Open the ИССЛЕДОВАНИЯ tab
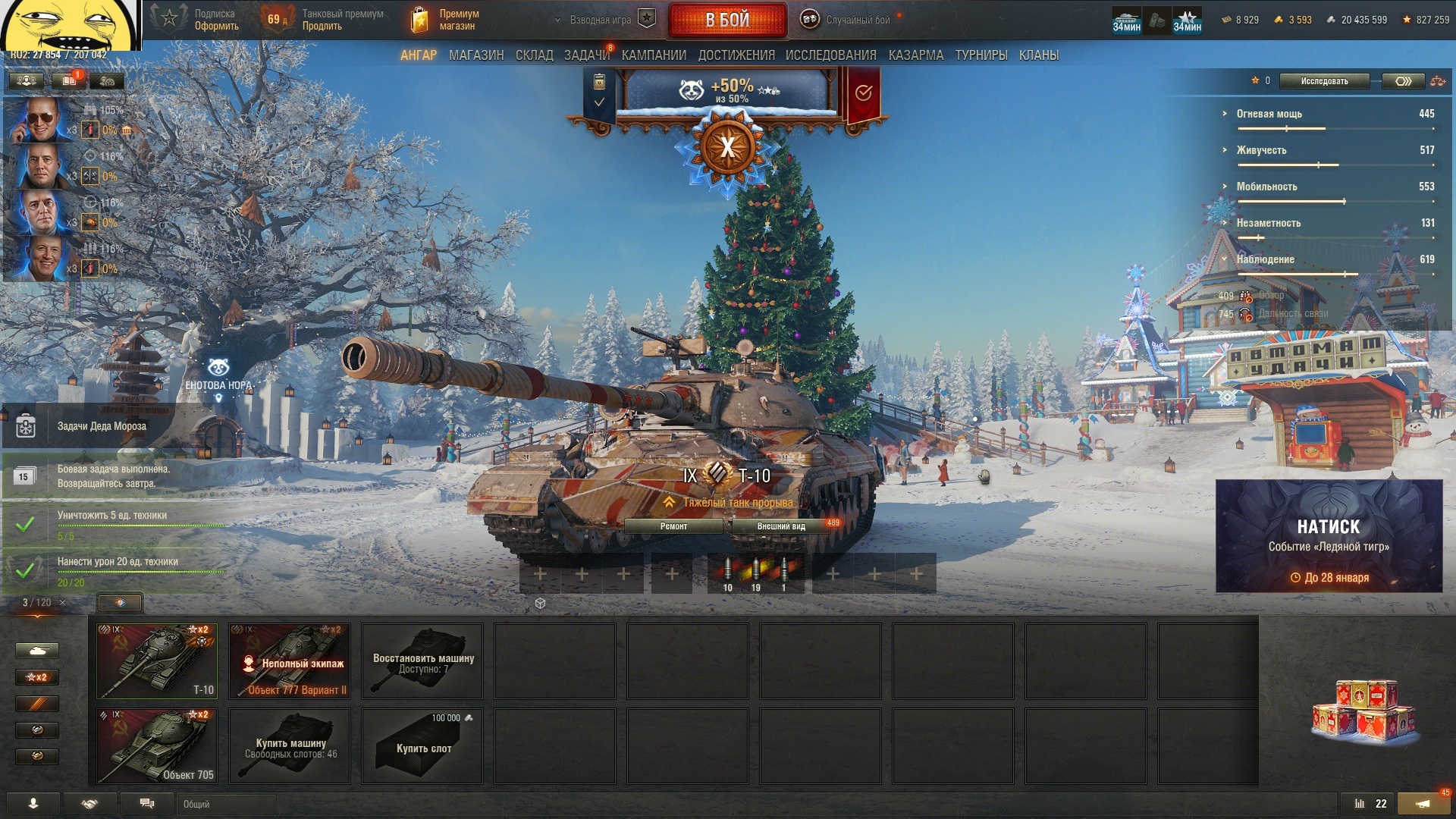The image size is (1456, 819). point(830,55)
